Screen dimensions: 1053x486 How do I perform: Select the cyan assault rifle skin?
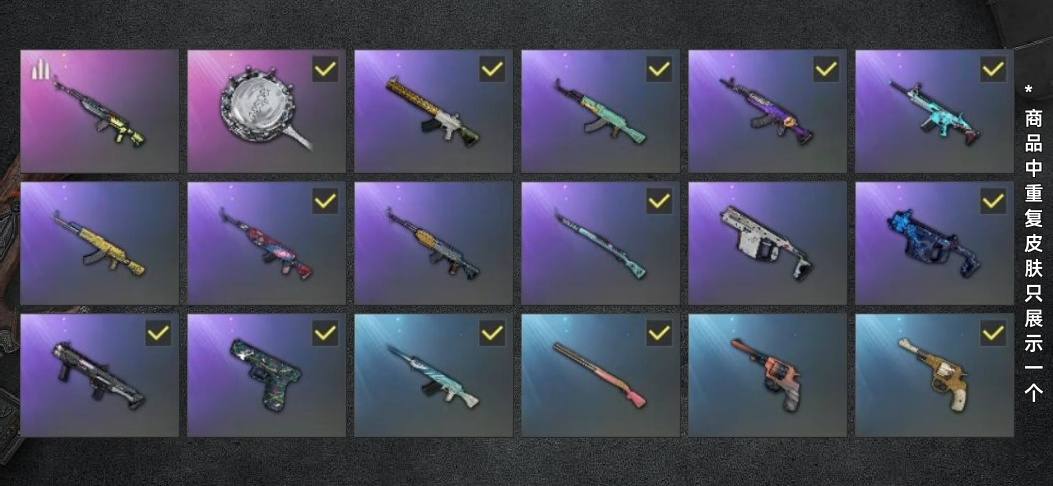tap(934, 111)
